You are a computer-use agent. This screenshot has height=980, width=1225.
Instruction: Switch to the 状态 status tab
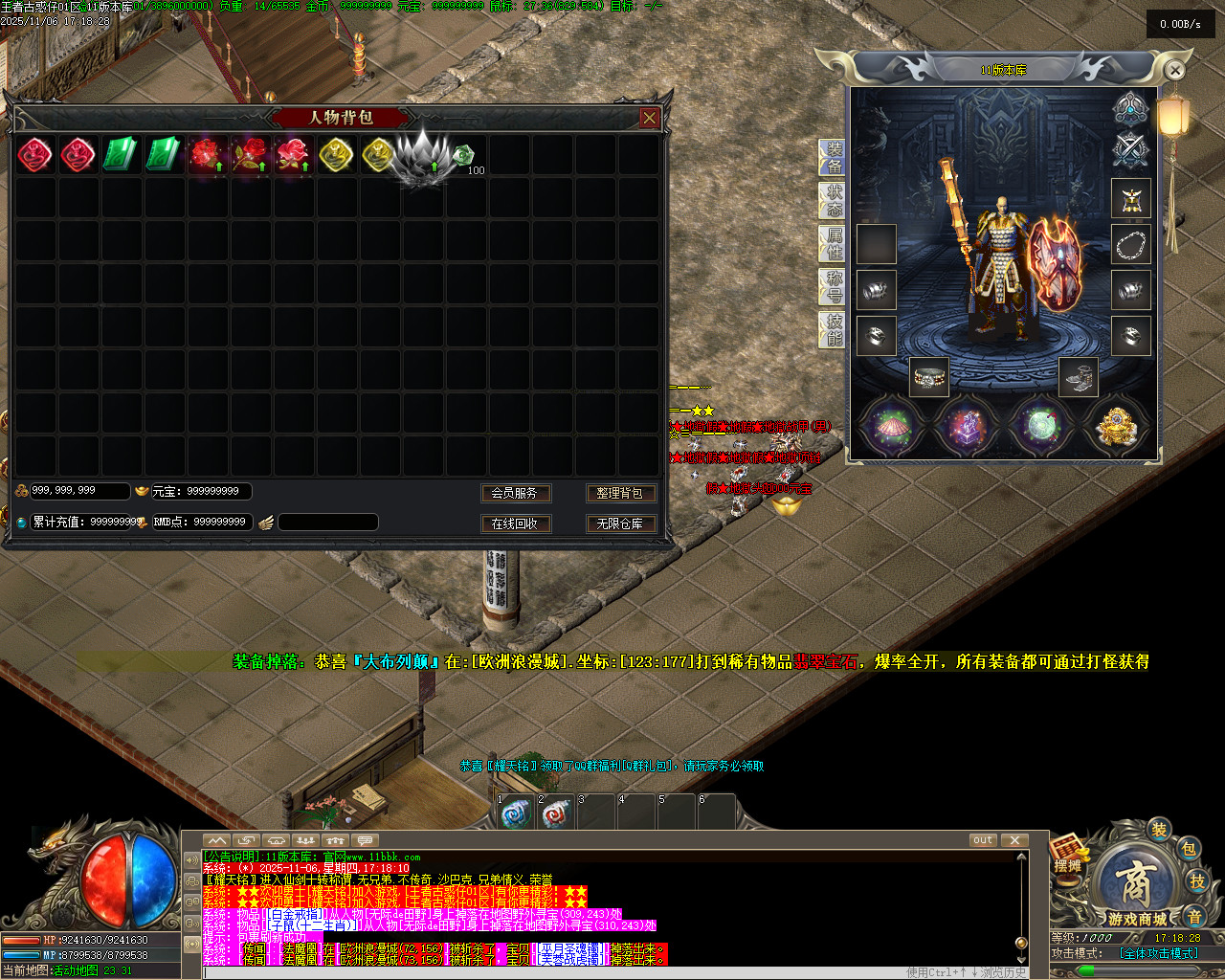(834, 201)
